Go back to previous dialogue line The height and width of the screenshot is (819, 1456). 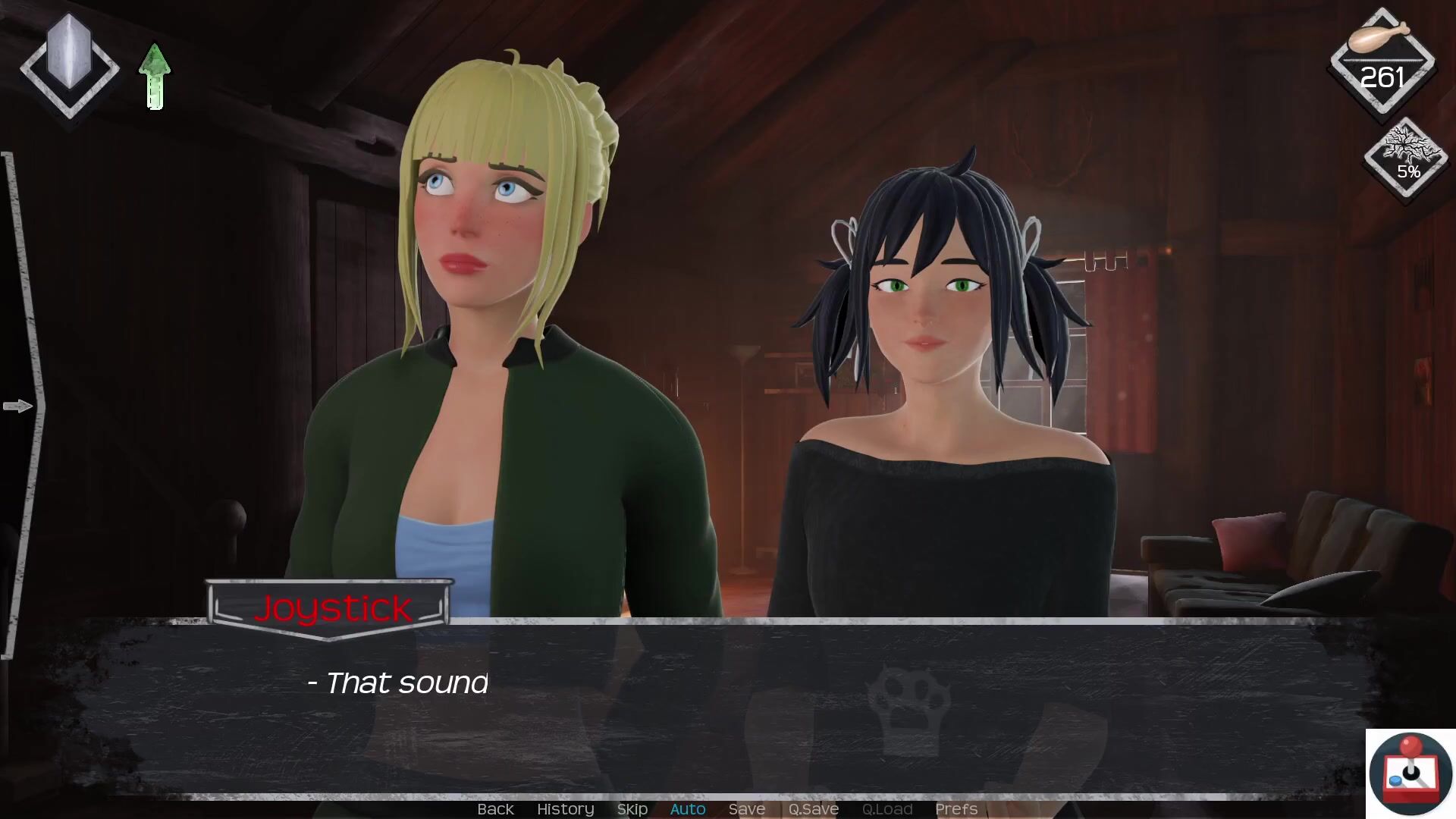pyautogui.click(x=495, y=809)
